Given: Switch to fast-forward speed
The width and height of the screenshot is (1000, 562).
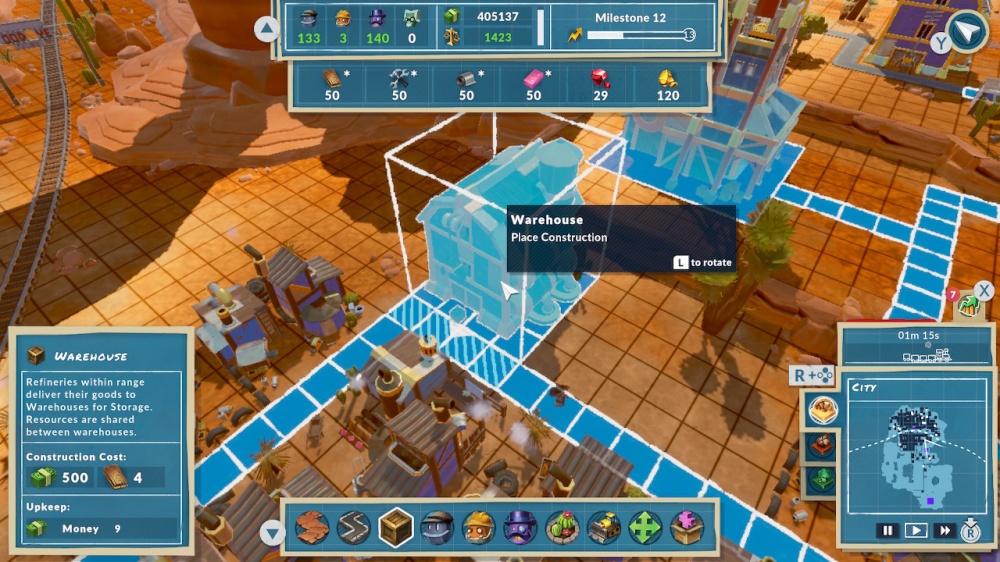Looking at the screenshot, I should tap(943, 531).
